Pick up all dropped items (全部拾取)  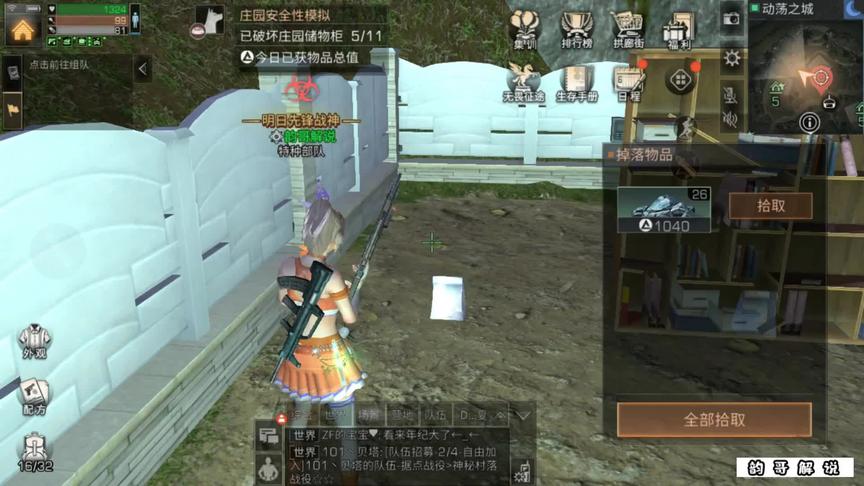point(713,420)
